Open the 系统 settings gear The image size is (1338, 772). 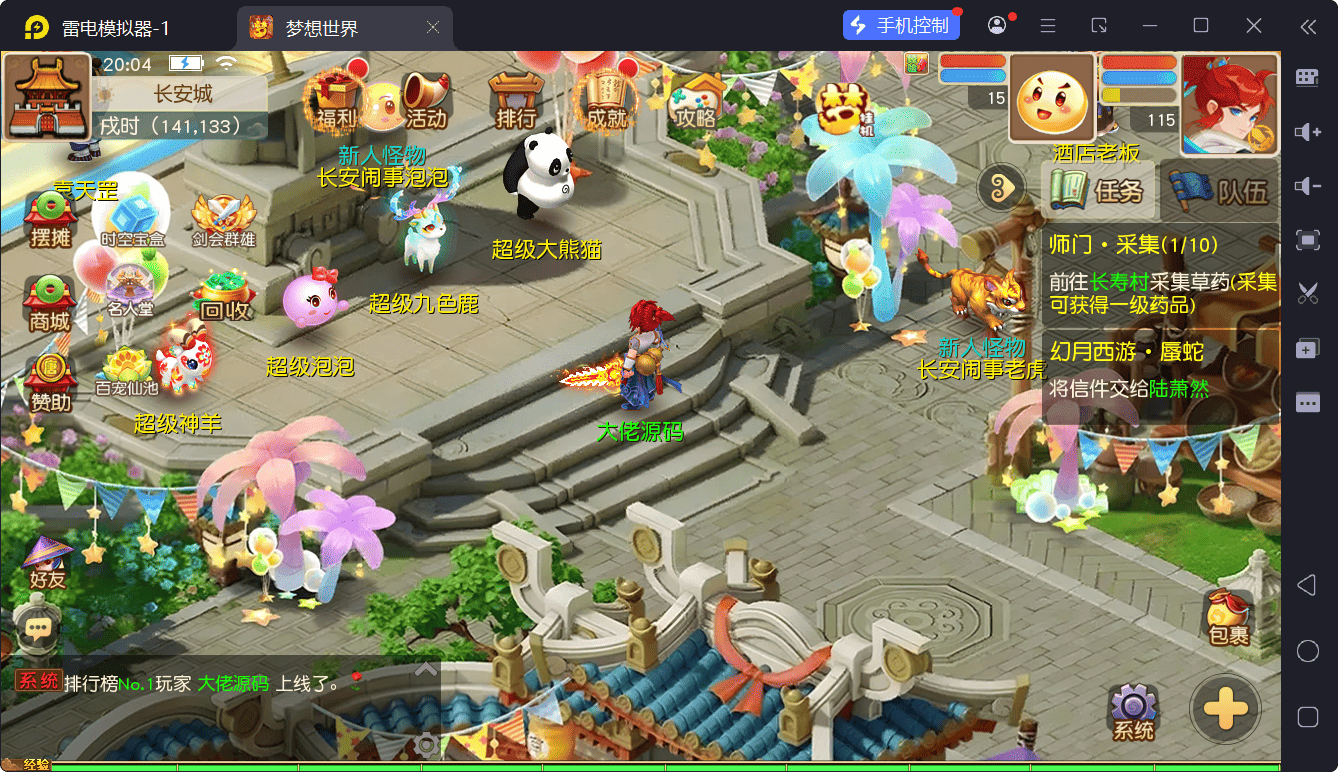[1134, 712]
